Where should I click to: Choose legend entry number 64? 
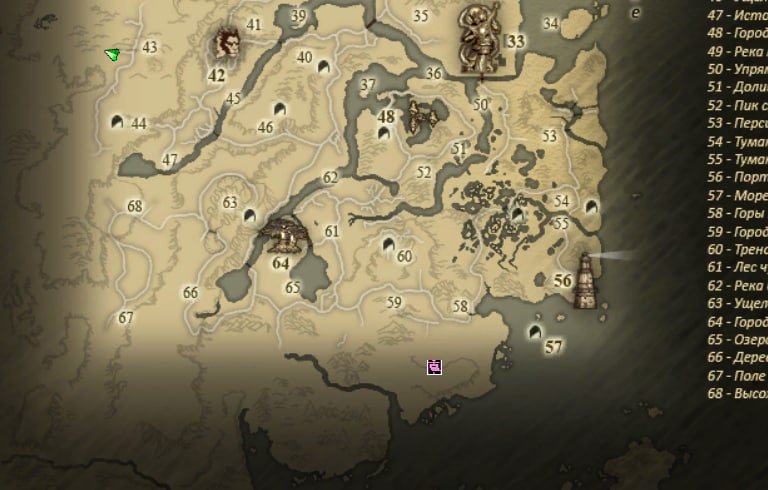point(737,322)
